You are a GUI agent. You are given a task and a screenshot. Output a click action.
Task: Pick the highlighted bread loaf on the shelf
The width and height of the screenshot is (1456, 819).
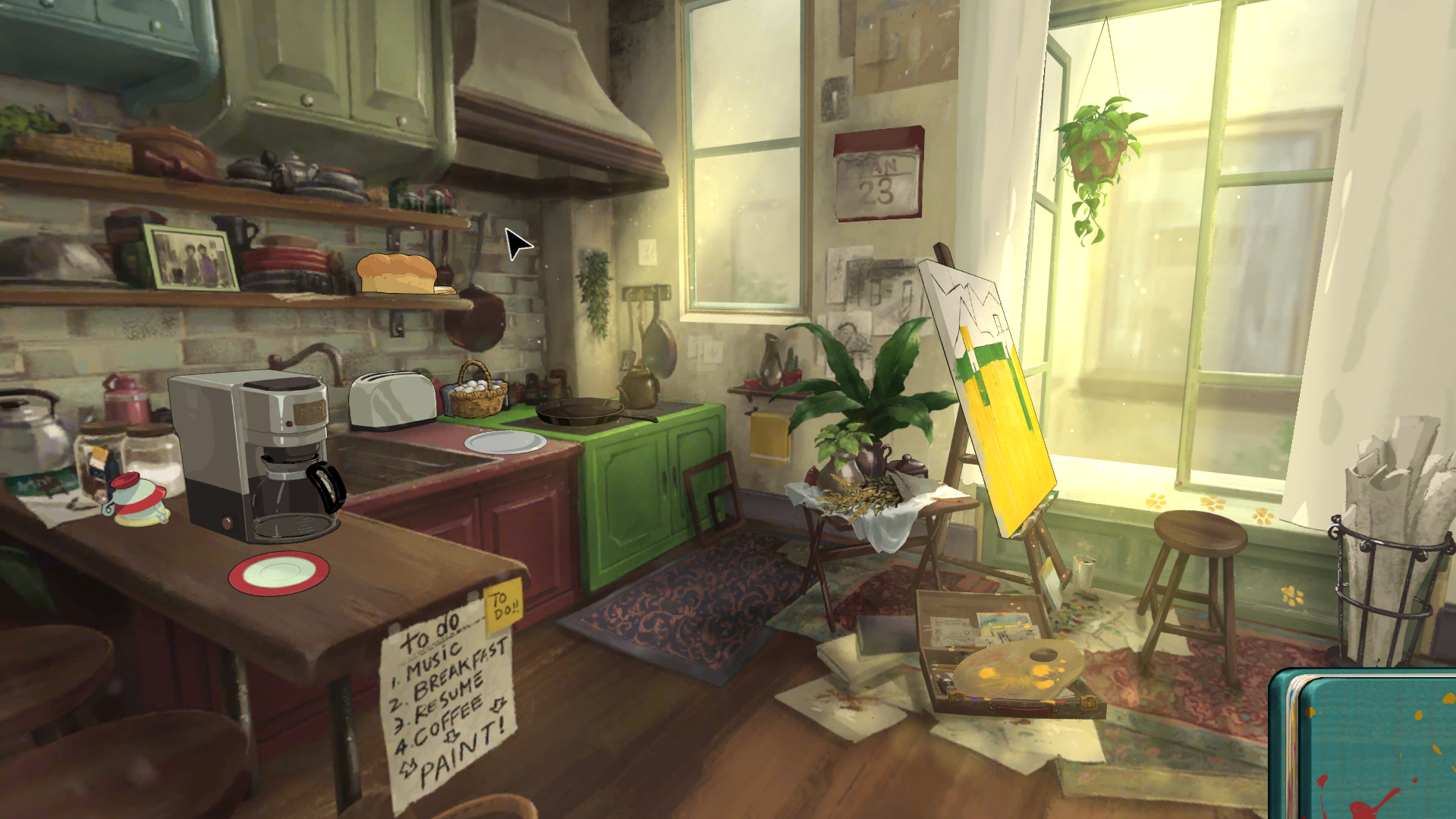tap(398, 274)
